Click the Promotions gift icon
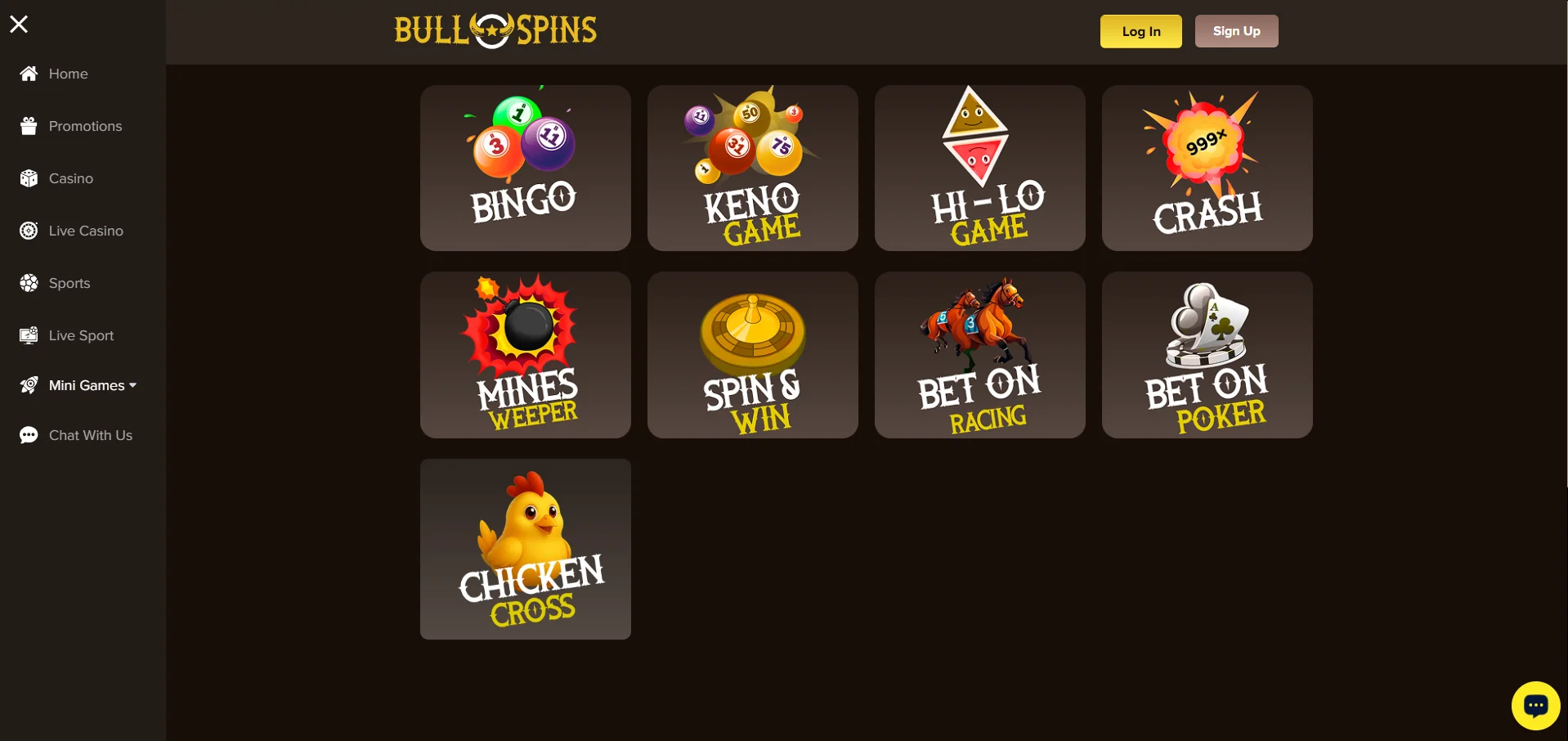This screenshot has width=1568, height=741. click(x=29, y=126)
